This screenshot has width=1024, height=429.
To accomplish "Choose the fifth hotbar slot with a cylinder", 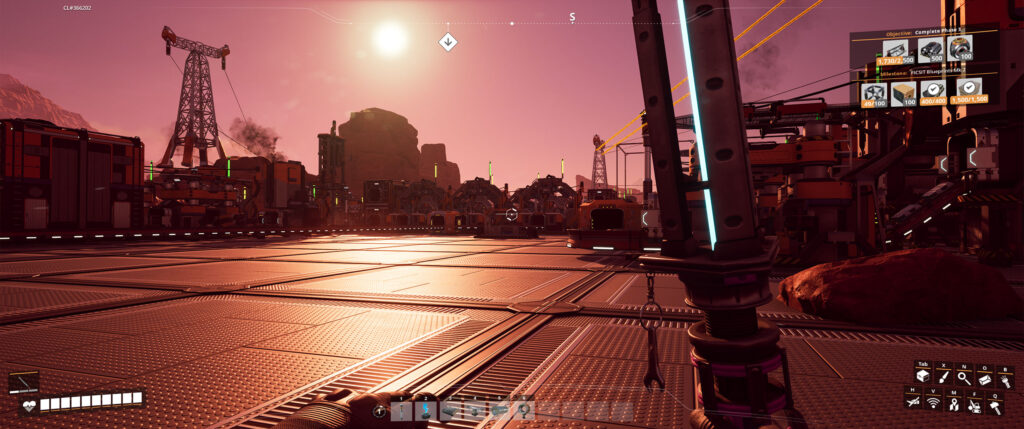I will (x=499, y=409).
